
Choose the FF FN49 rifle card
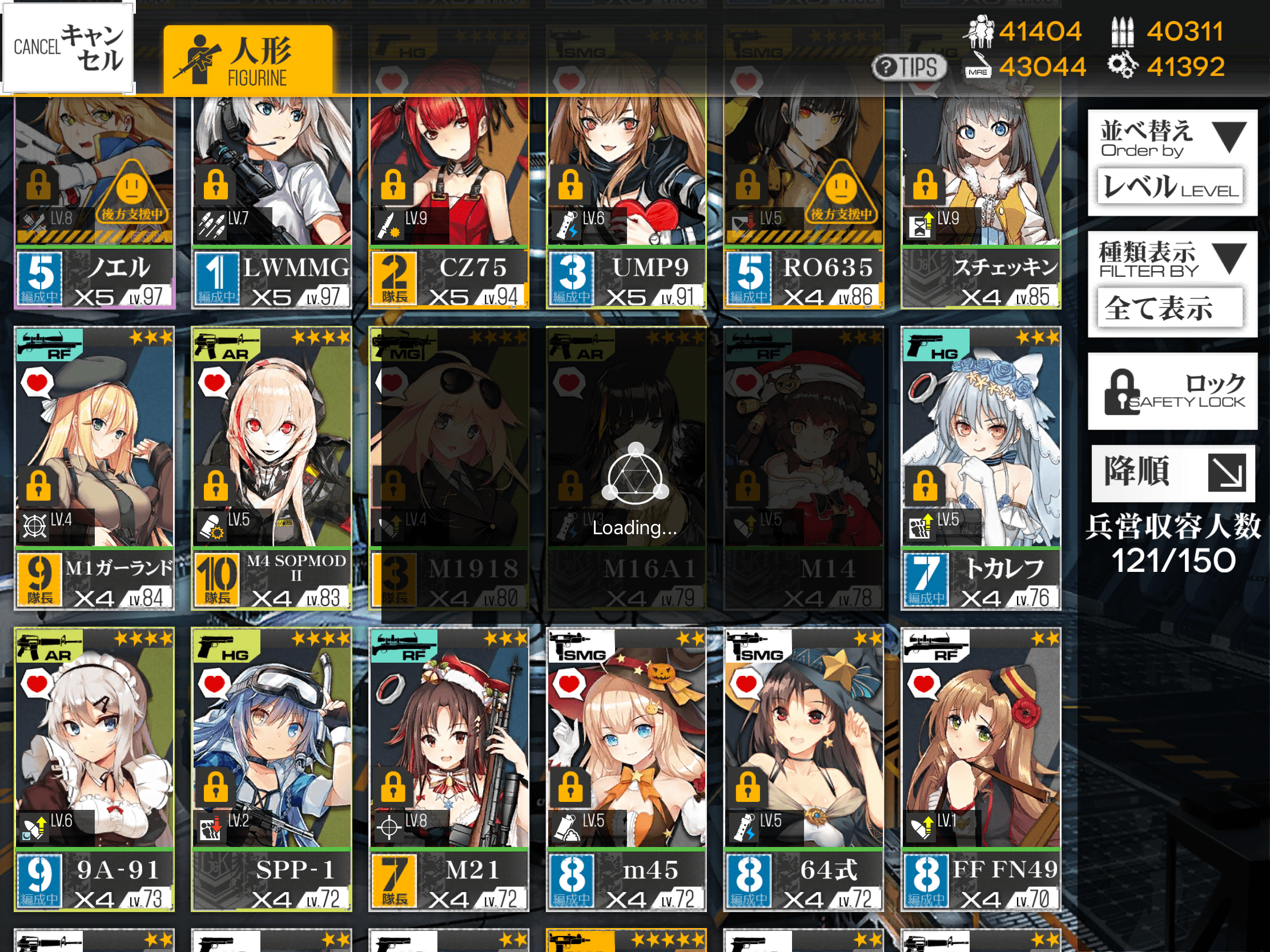(980, 769)
